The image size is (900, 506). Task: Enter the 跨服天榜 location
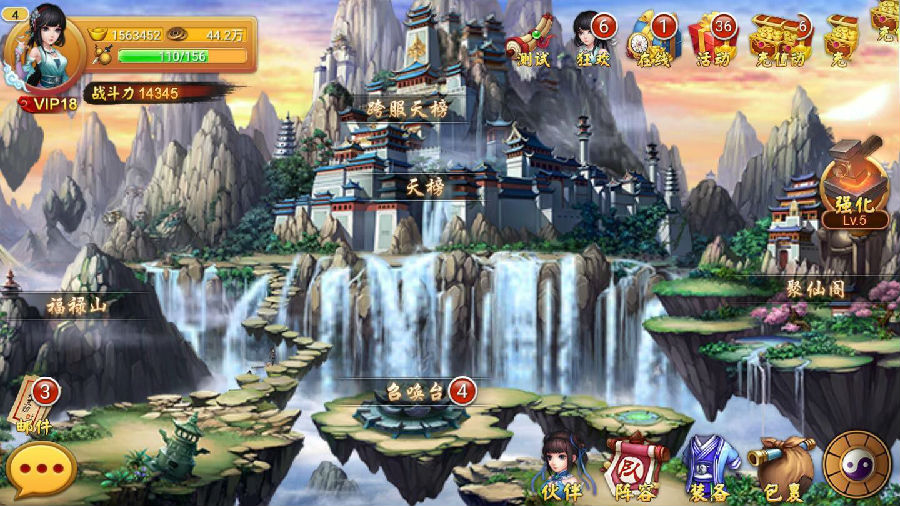click(407, 108)
